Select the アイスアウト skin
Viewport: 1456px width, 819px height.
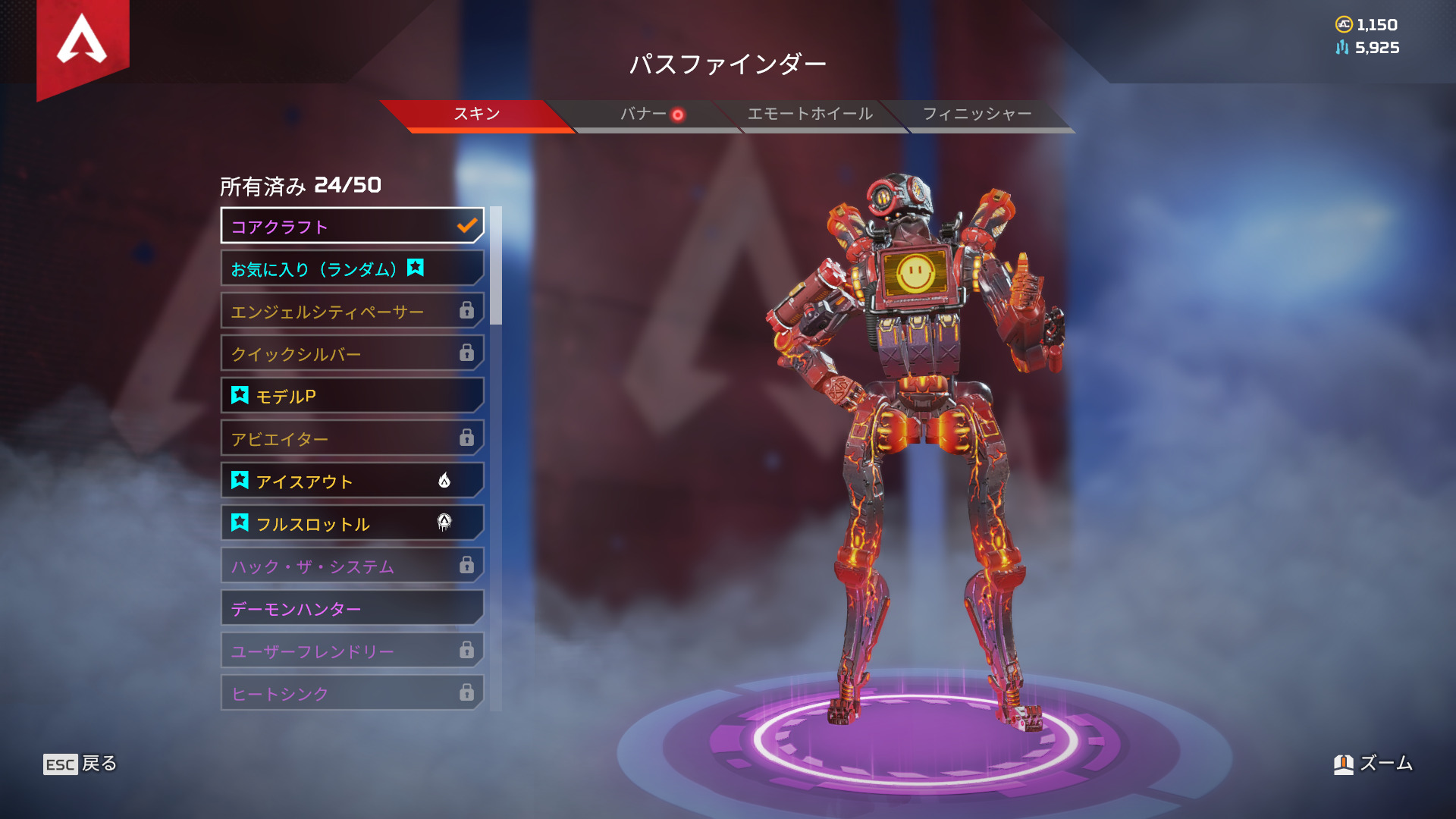[352, 481]
